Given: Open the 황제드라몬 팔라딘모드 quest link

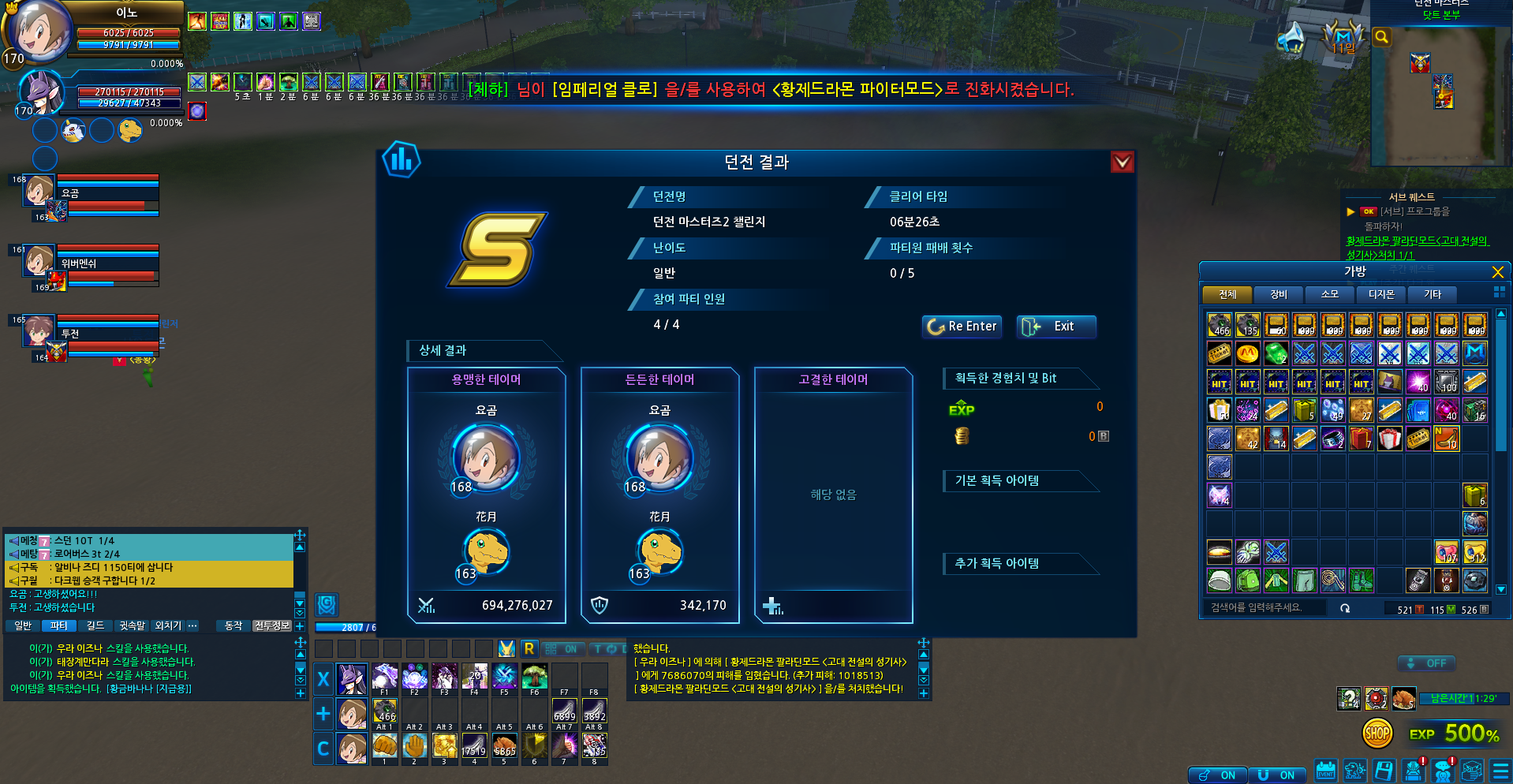Looking at the screenshot, I should point(1416,241).
